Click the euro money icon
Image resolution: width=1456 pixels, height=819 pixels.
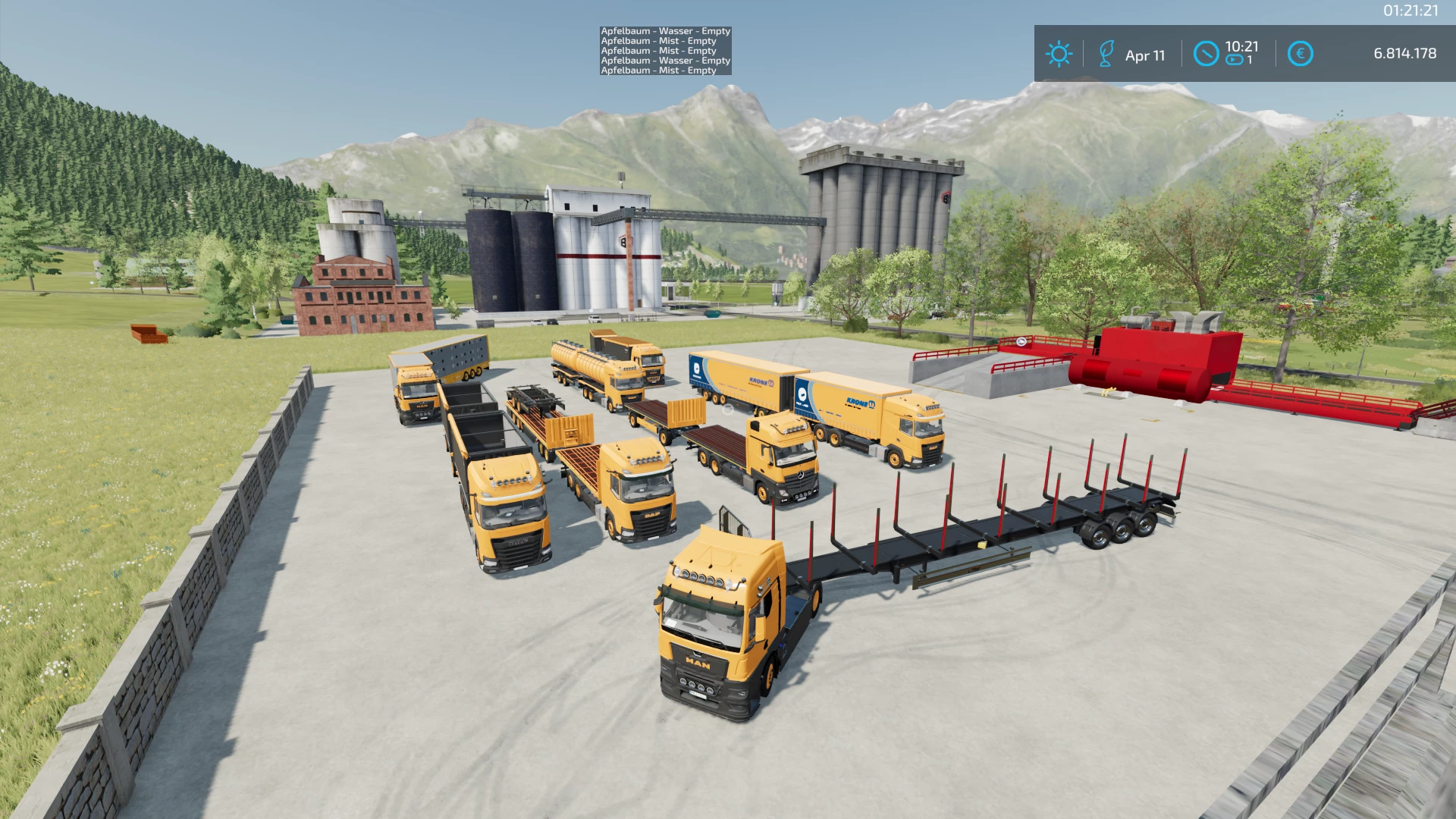click(1300, 54)
